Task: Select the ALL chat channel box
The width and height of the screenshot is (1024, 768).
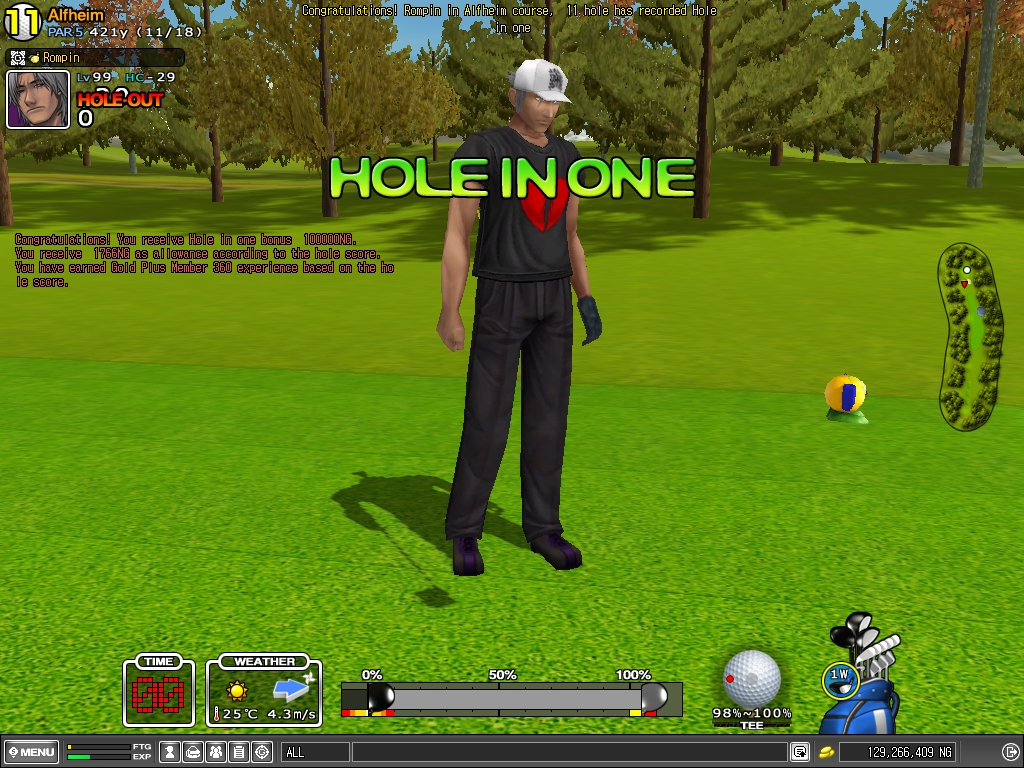Action: pyautogui.click(x=315, y=752)
